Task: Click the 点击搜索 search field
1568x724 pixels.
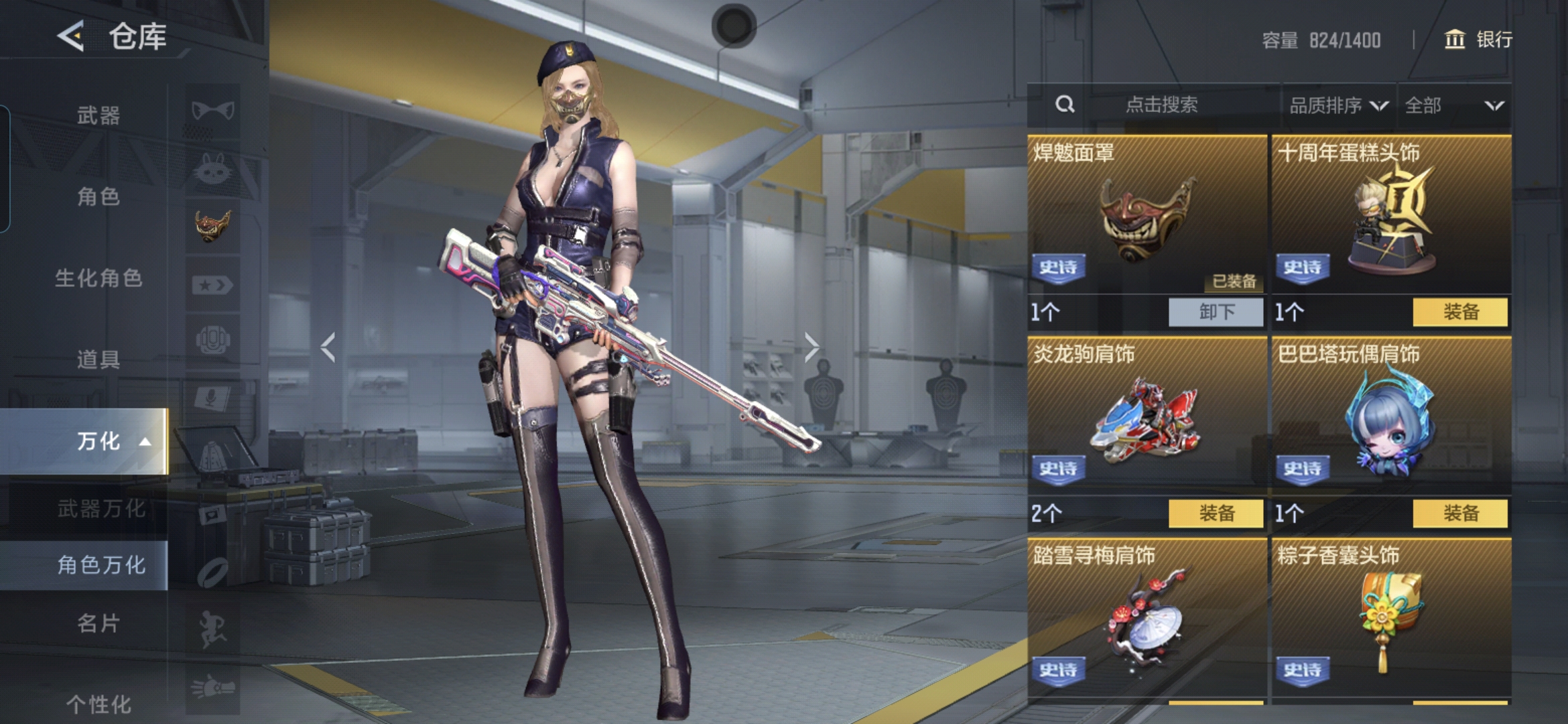Action: click(x=1161, y=105)
